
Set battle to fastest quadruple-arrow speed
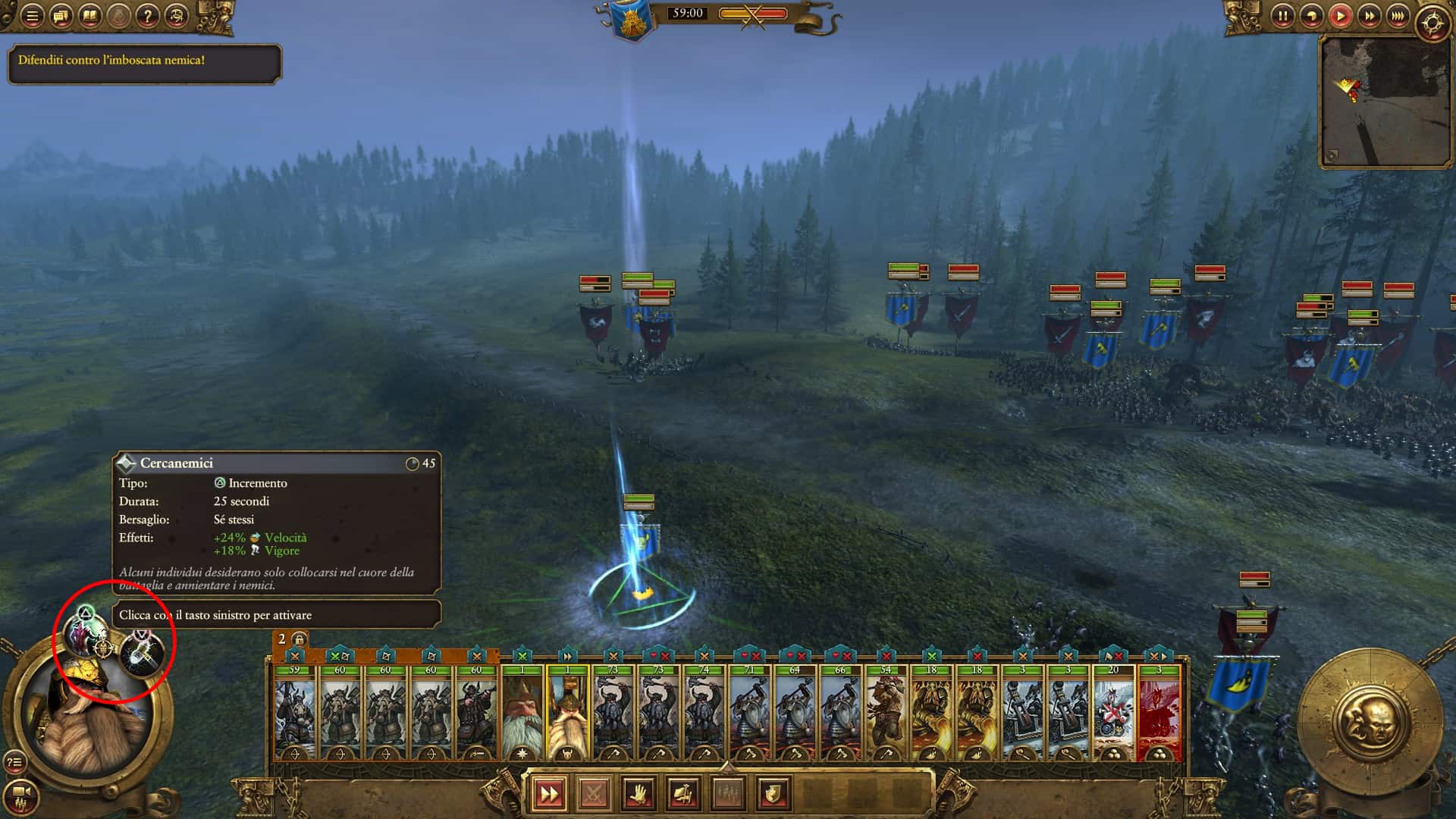click(x=1397, y=16)
